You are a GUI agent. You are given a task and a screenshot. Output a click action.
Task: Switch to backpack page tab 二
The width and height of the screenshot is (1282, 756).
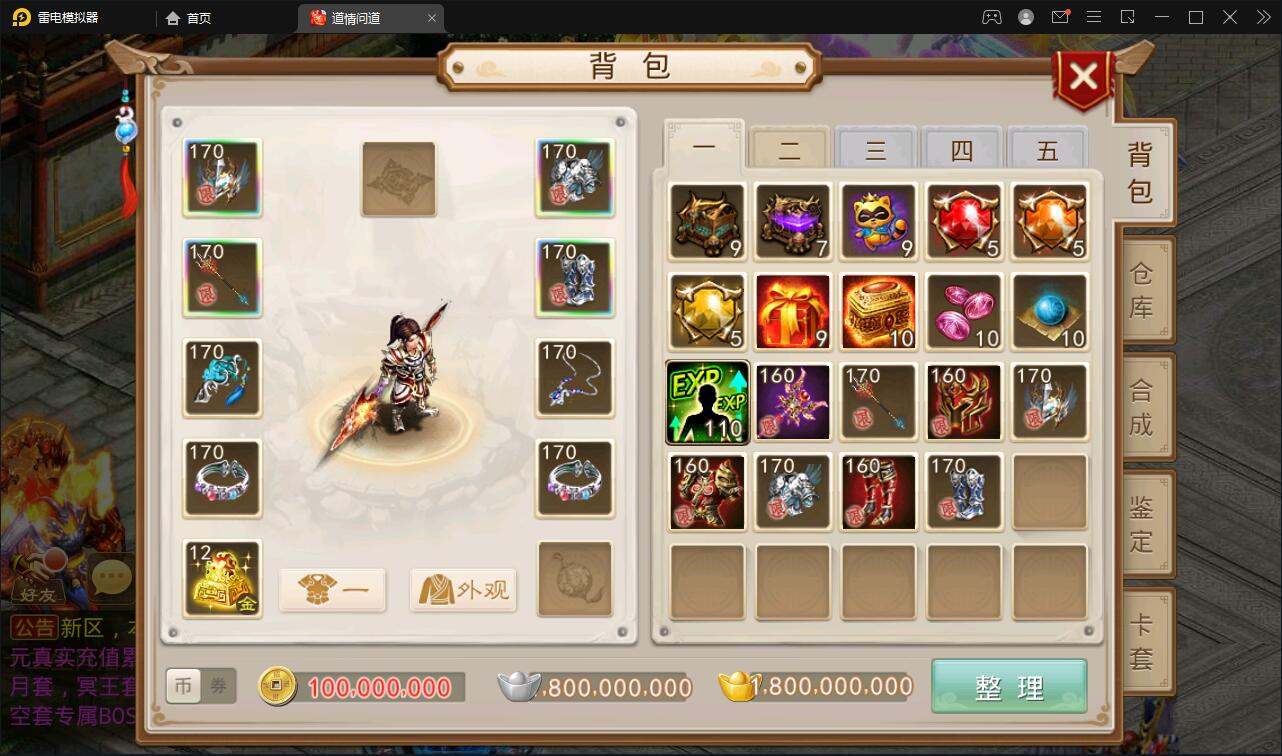click(x=789, y=147)
